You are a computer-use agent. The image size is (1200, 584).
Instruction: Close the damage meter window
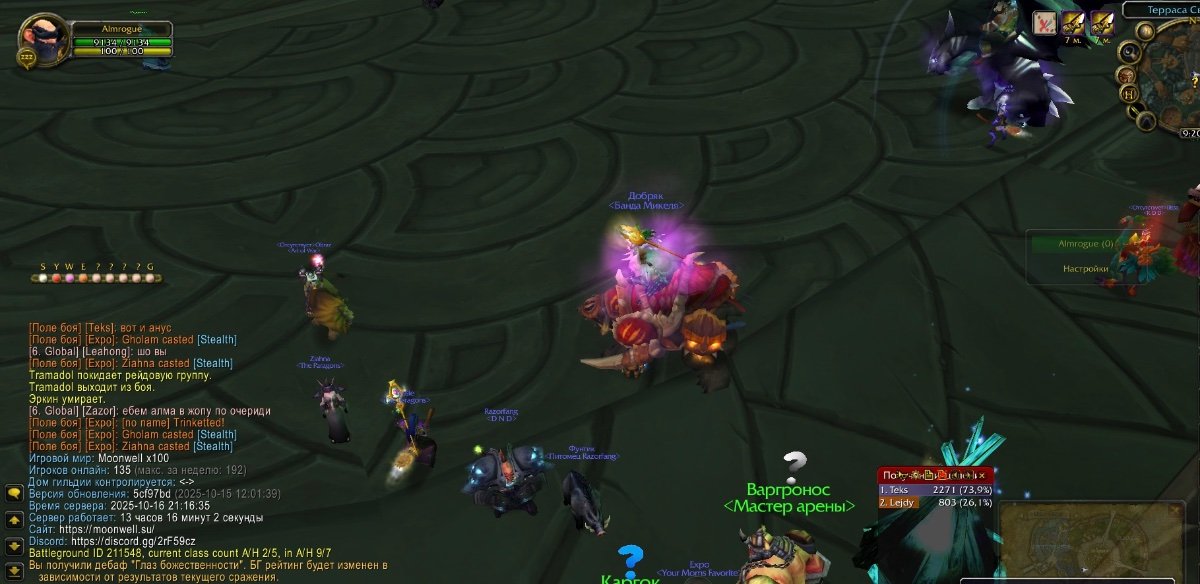pyautogui.click(x=982, y=475)
